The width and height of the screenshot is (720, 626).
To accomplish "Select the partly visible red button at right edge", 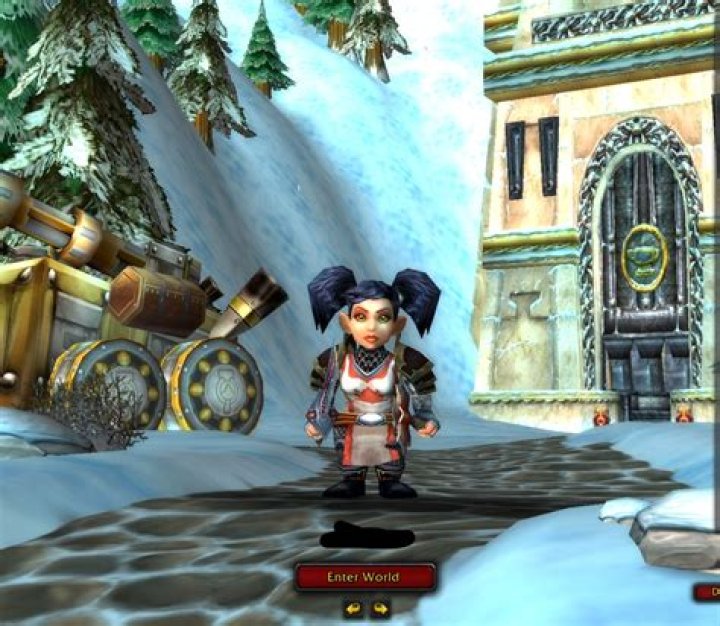I will (707, 592).
